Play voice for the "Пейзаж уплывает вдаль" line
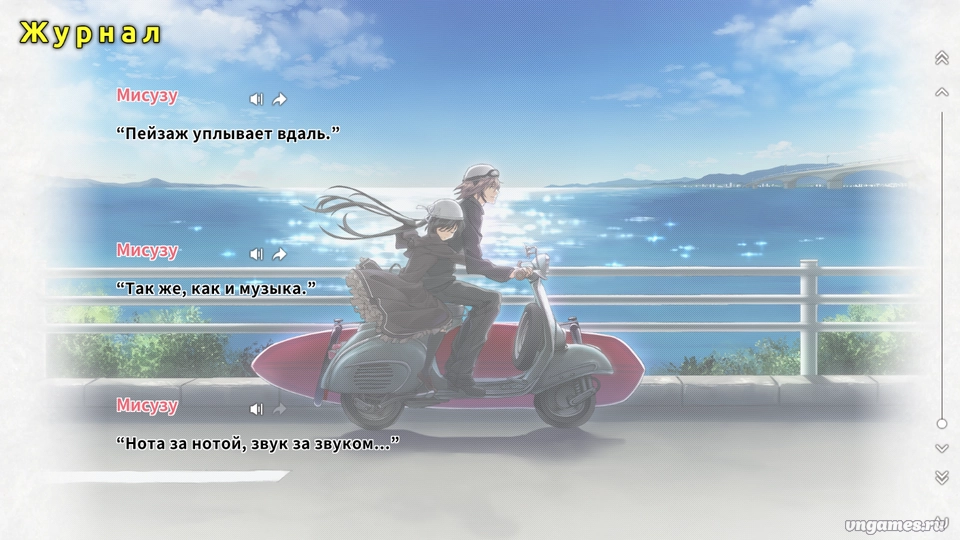 pyautogui.click(x=256, y=99)
